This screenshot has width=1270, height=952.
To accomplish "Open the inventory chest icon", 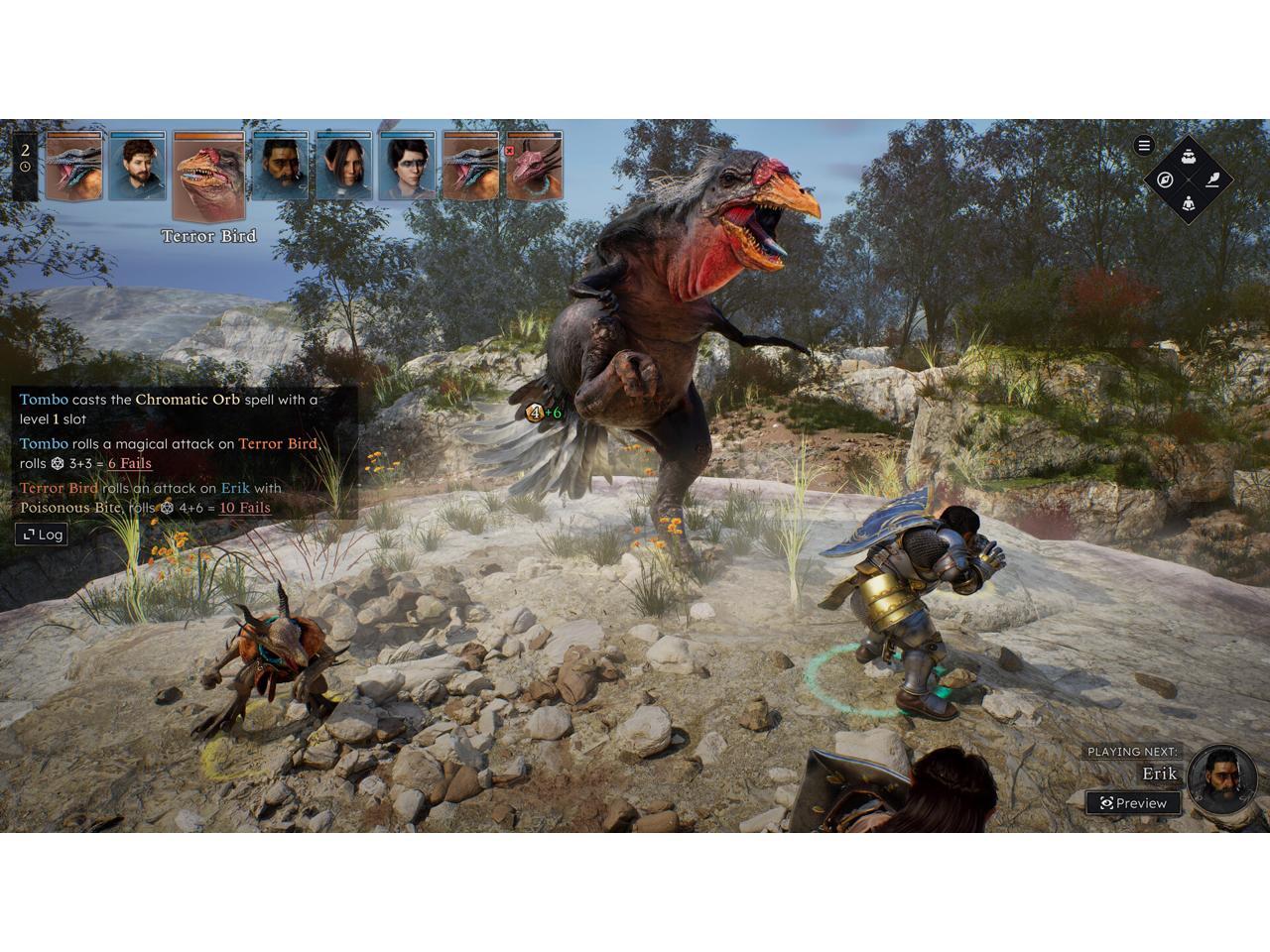I will coord(1189,156).
